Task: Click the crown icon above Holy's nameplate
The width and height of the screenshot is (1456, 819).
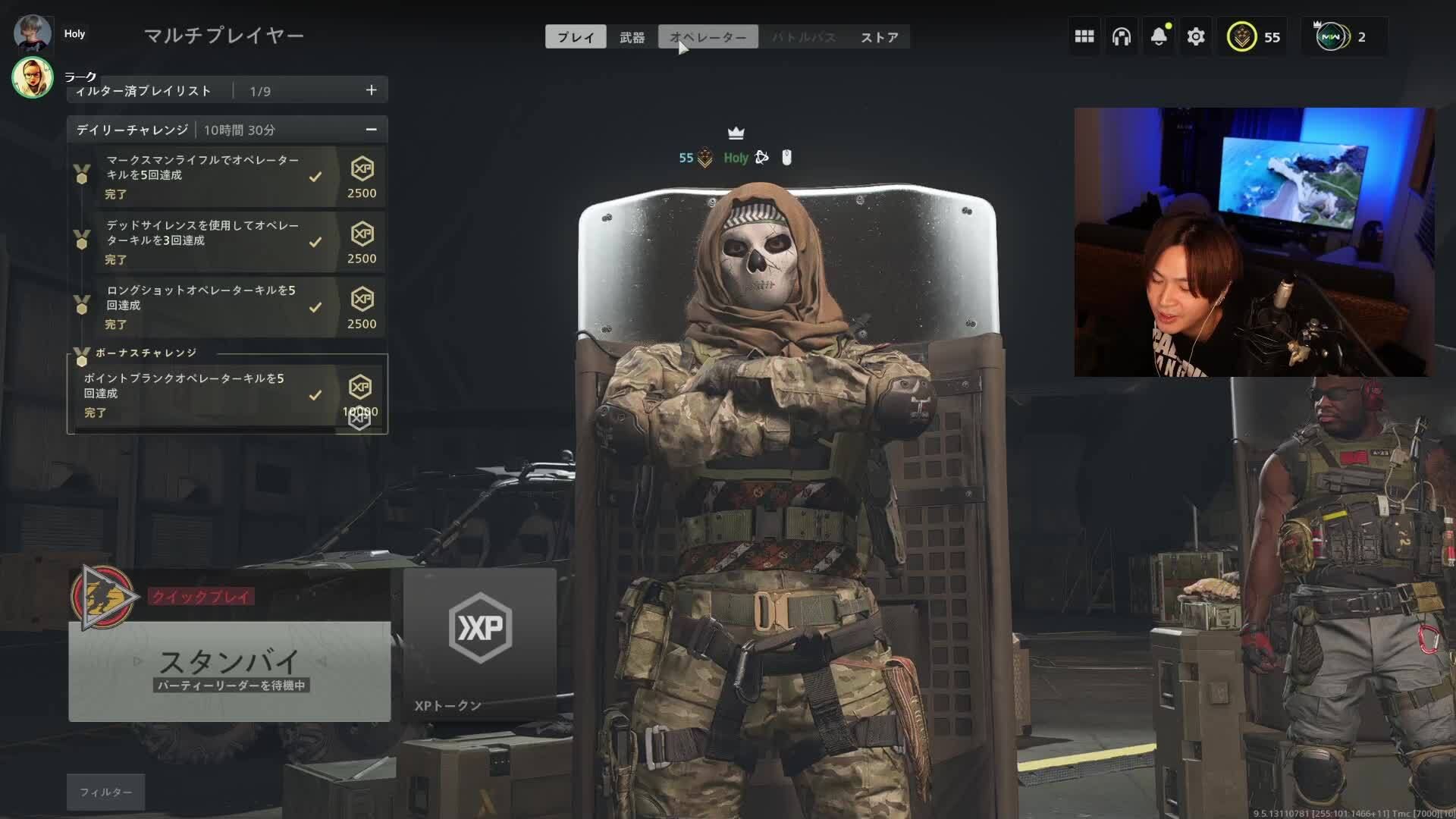Action: (734, 132)
